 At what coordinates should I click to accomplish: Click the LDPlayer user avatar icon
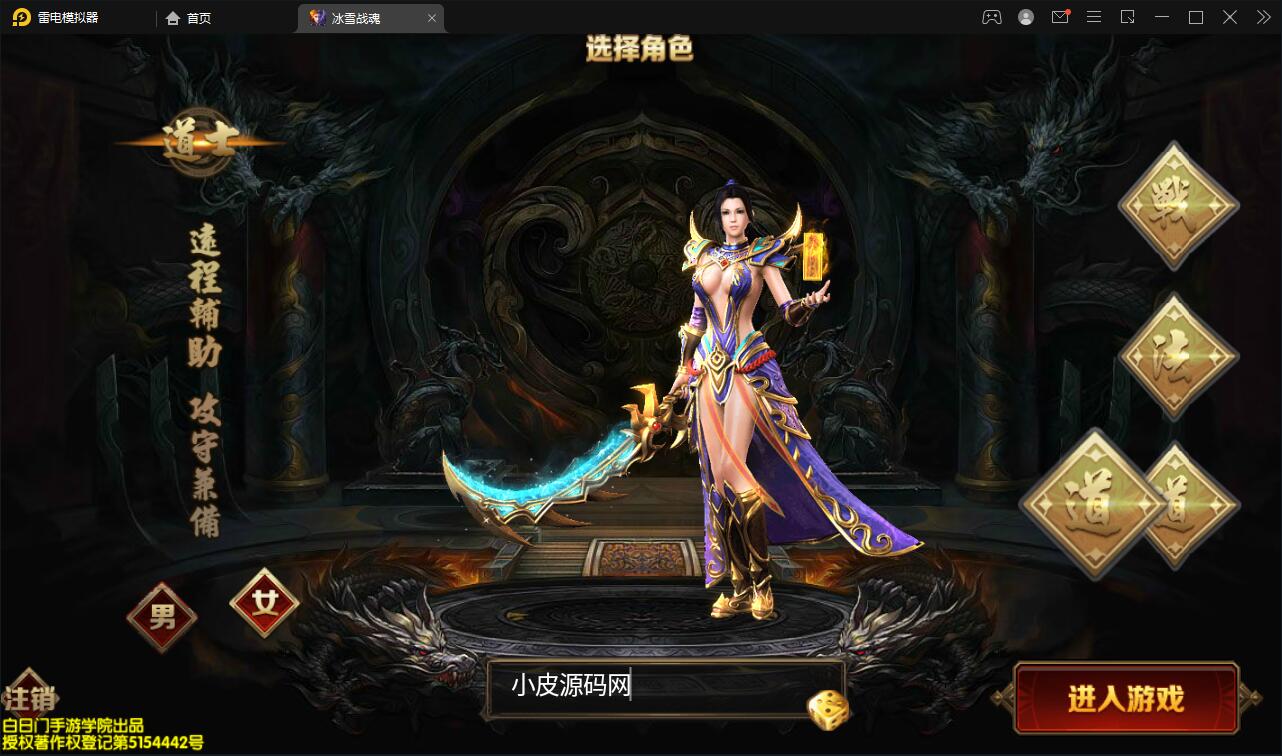tap(1025, 17)
